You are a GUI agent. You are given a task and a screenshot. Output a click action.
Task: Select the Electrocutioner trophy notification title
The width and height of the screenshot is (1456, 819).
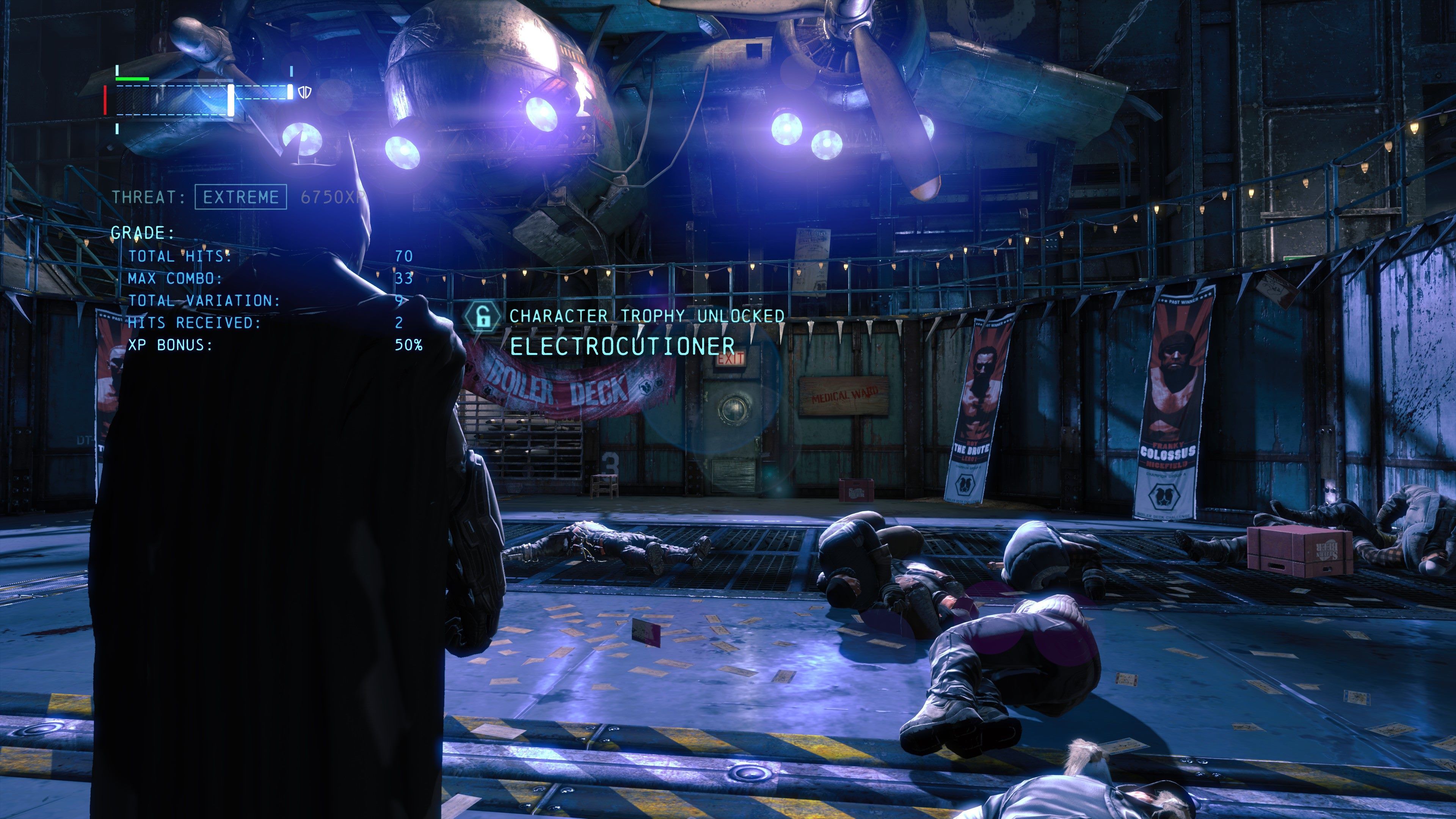[x=622, y=346]
